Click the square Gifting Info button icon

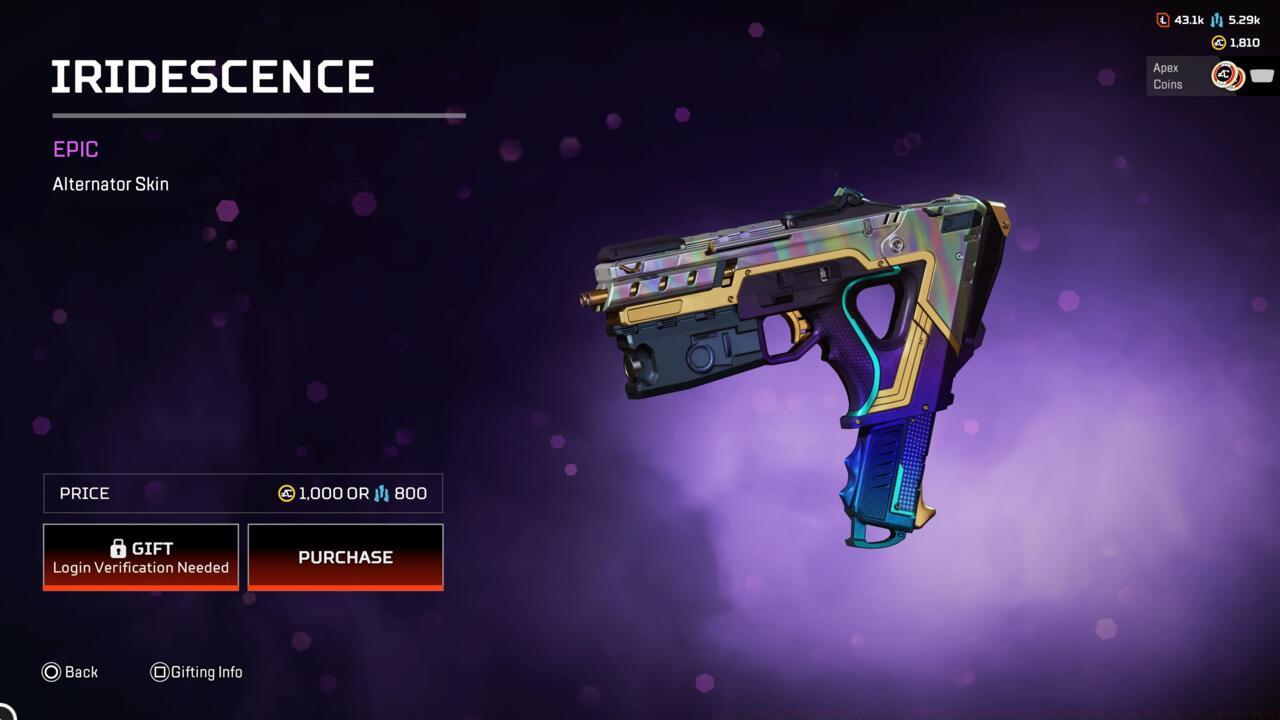coord(160,672)
